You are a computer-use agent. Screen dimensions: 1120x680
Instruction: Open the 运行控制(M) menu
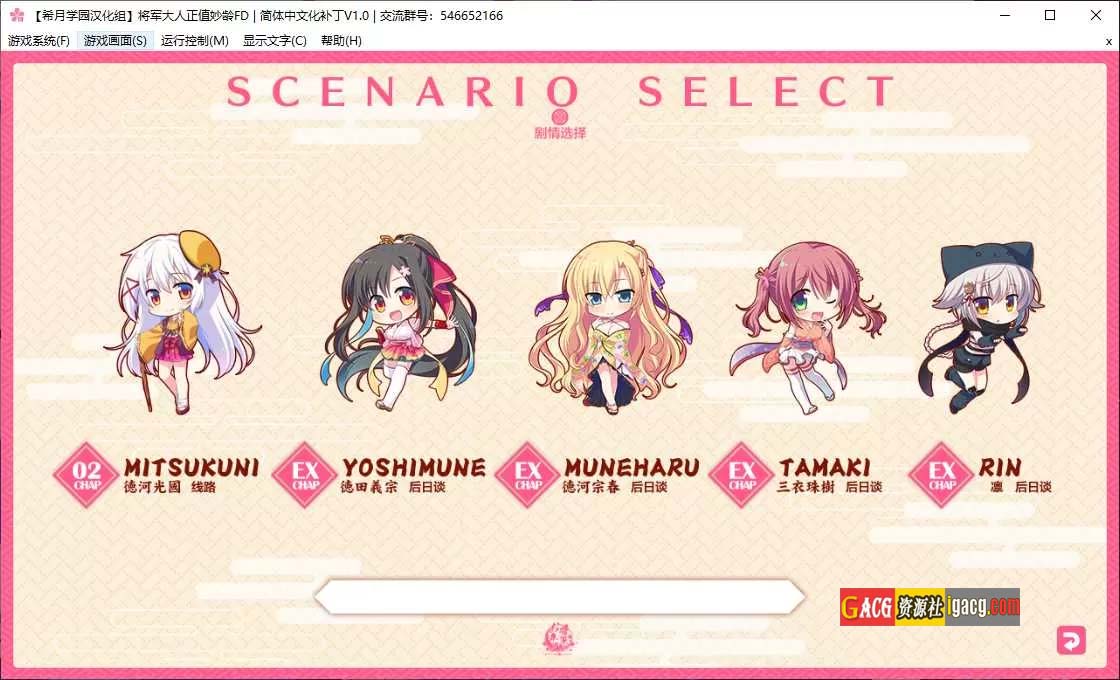coord(195,41)
